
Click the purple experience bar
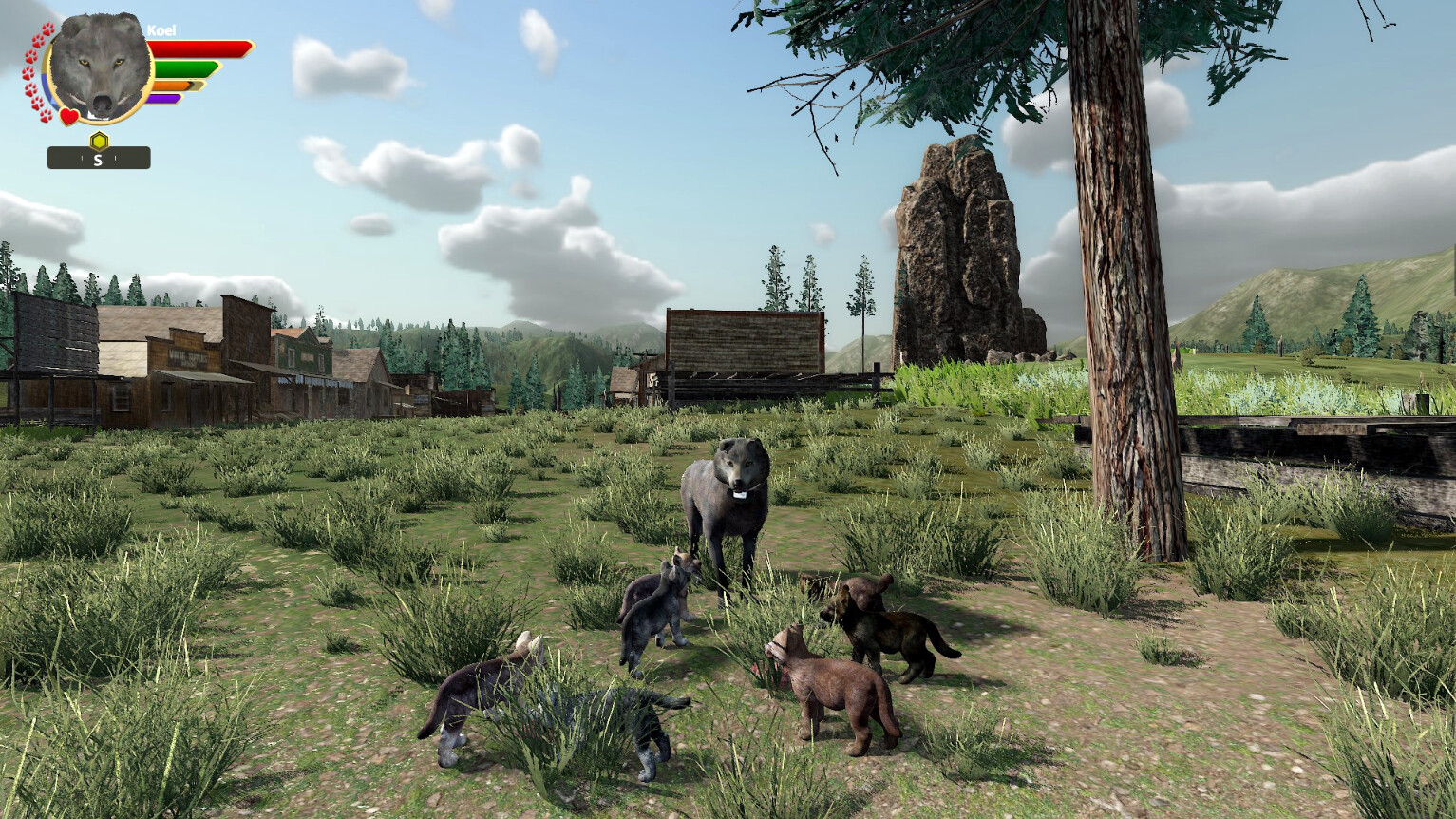(x=165, y=98)
